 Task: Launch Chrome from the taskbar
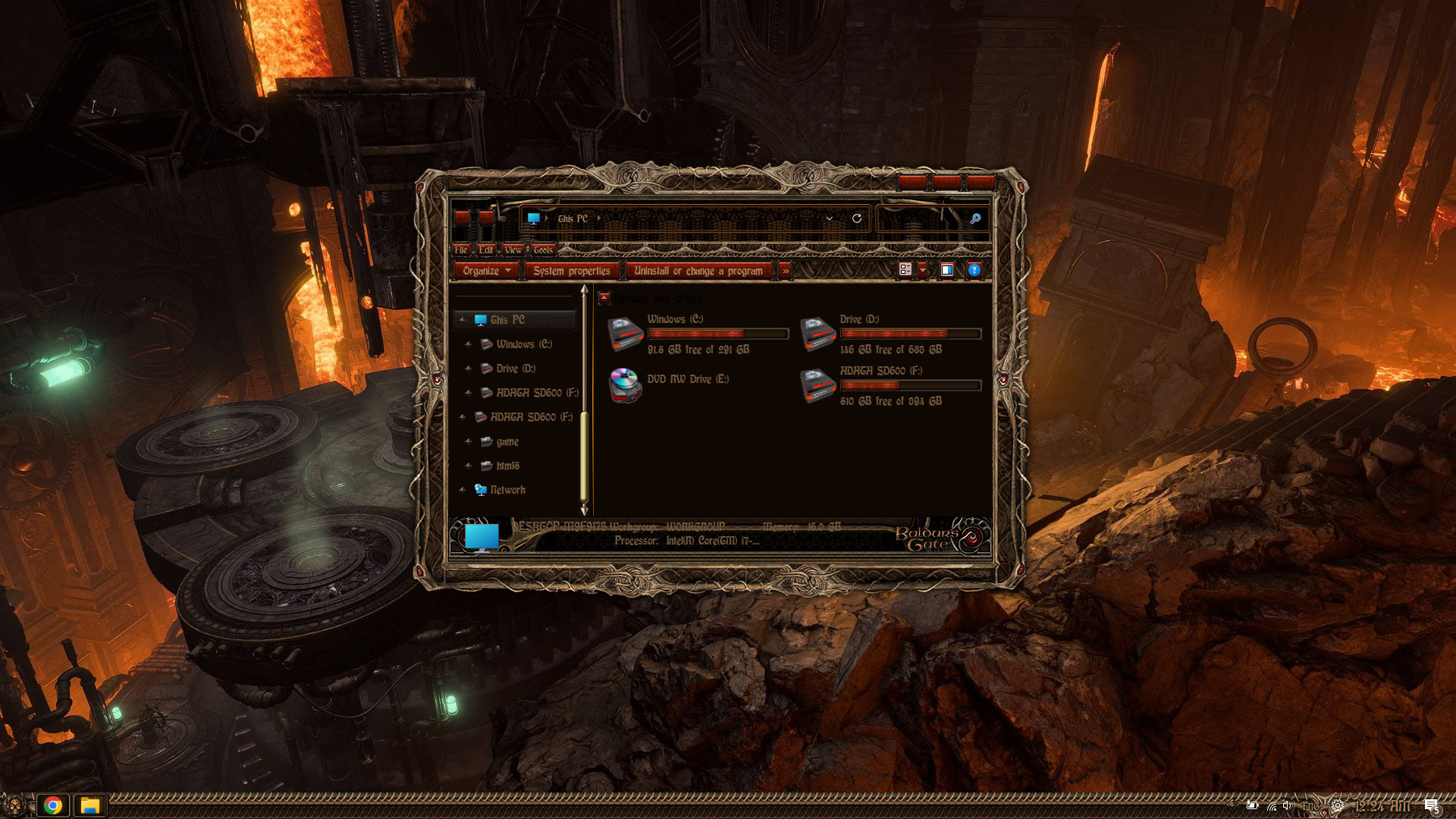(53, 805)
